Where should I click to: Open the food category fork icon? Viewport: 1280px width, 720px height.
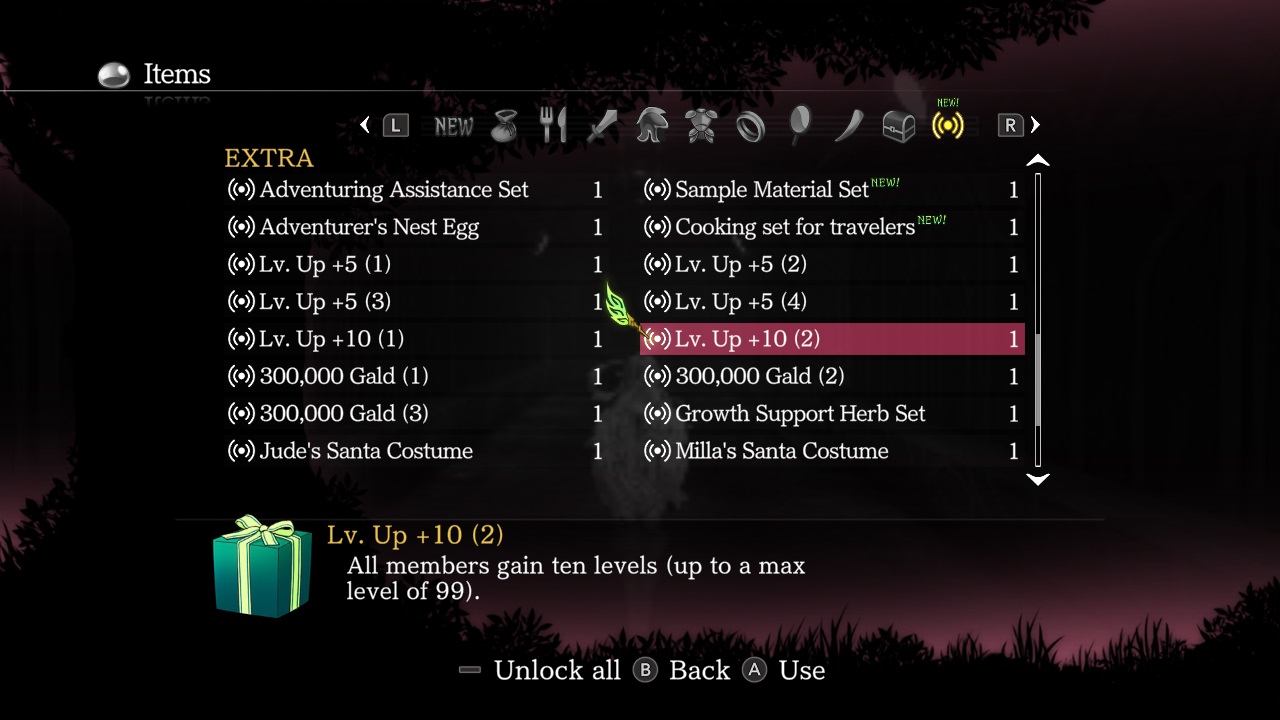pyautogui.click(x=553, y=124)
